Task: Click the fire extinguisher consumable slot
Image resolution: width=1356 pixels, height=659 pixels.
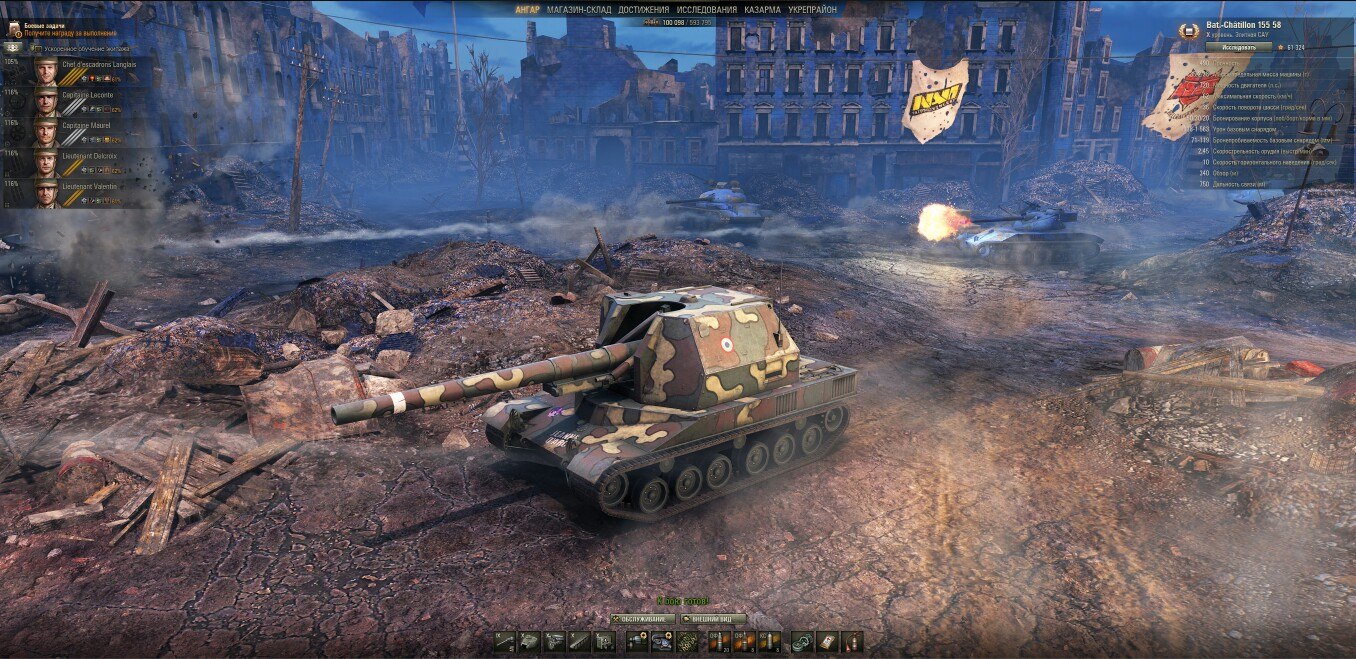Action: [x=852, y=642]
